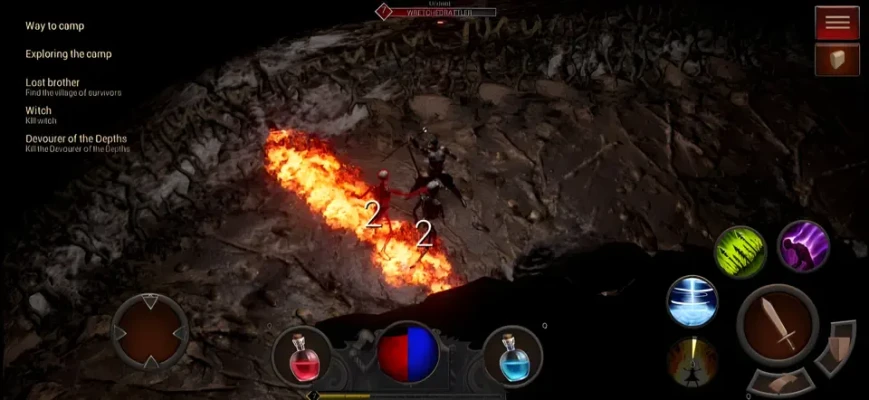Select the Way to camp objective

coord(55,26)
